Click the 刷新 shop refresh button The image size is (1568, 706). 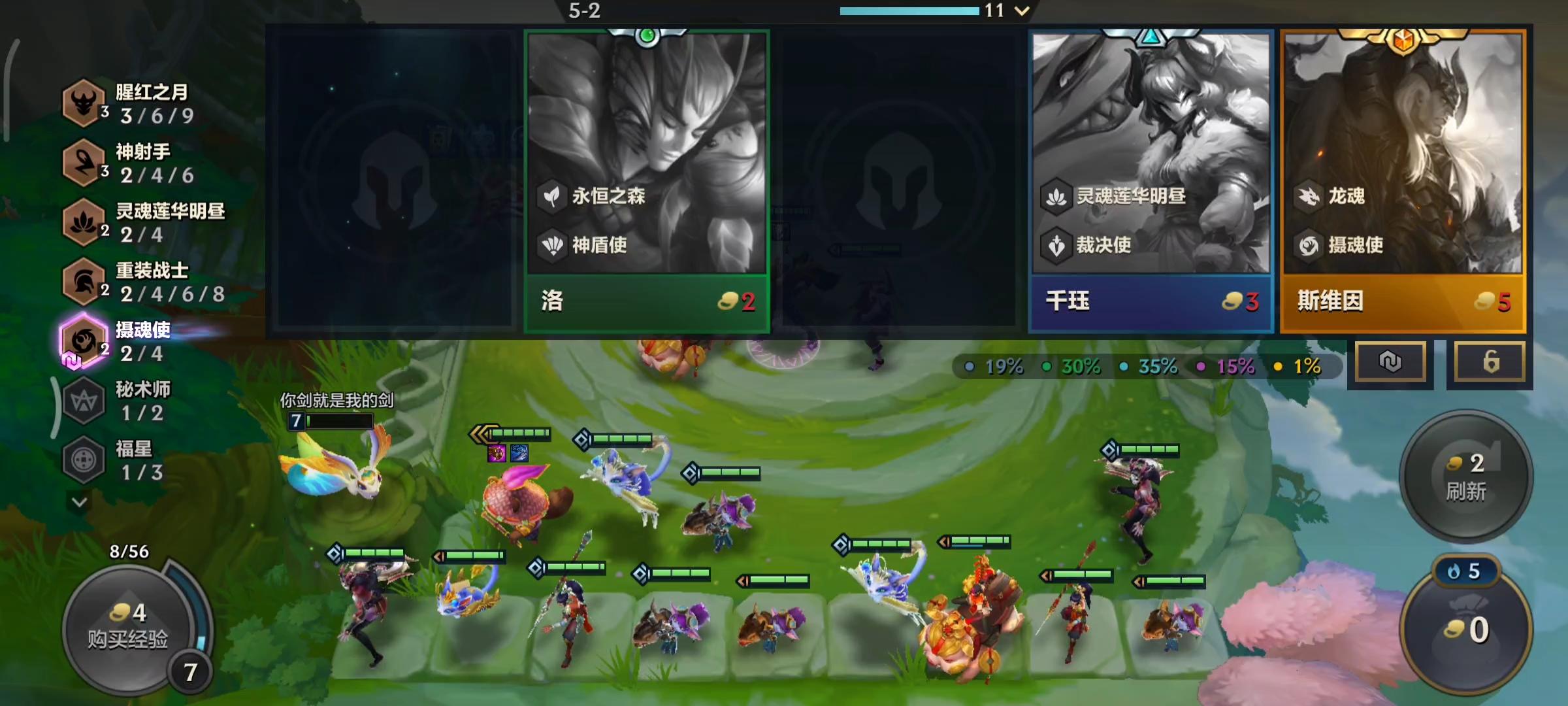pos(1465,477)
